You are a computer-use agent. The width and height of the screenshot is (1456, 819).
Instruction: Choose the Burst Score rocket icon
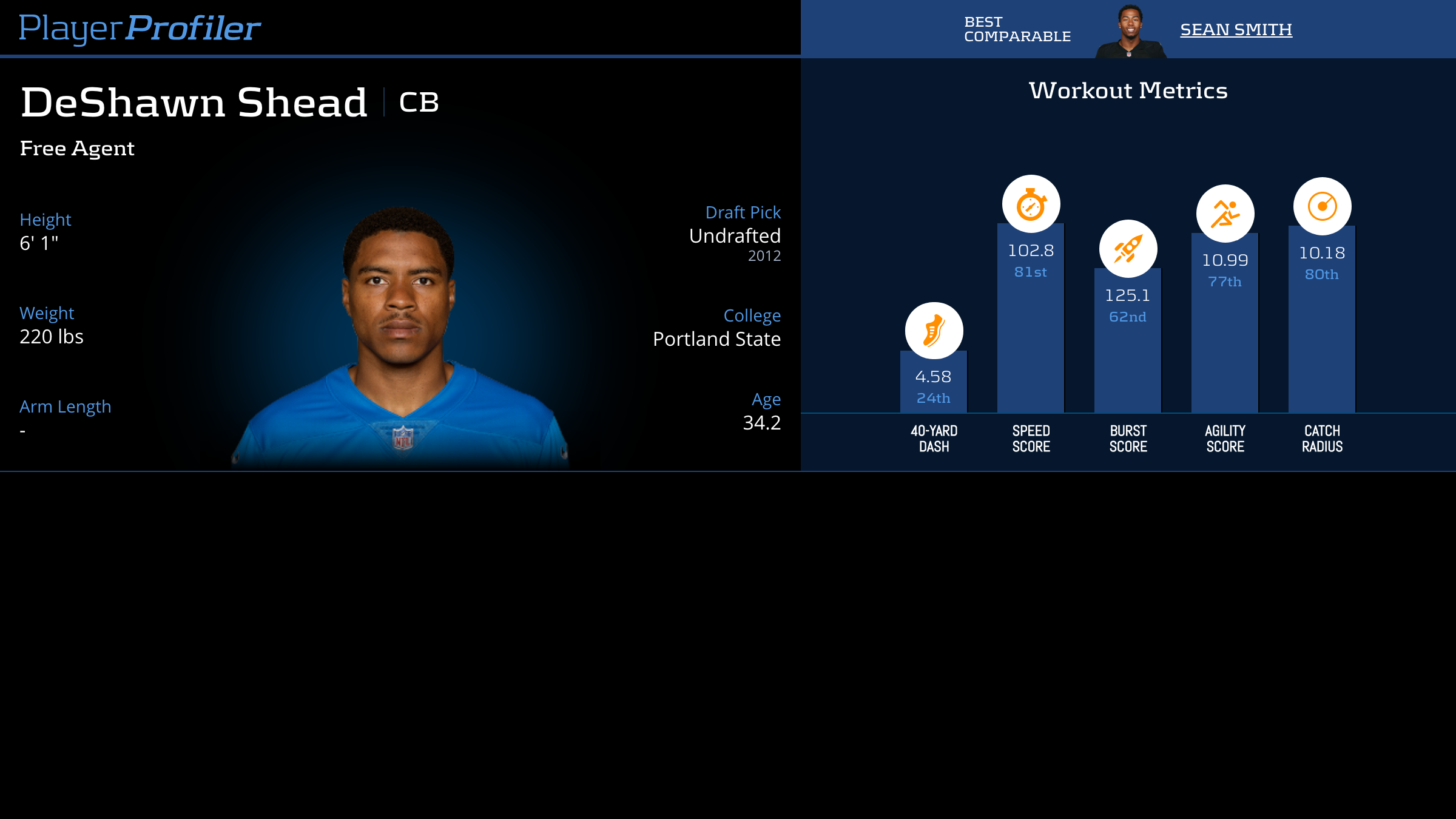click(1128, 249)
